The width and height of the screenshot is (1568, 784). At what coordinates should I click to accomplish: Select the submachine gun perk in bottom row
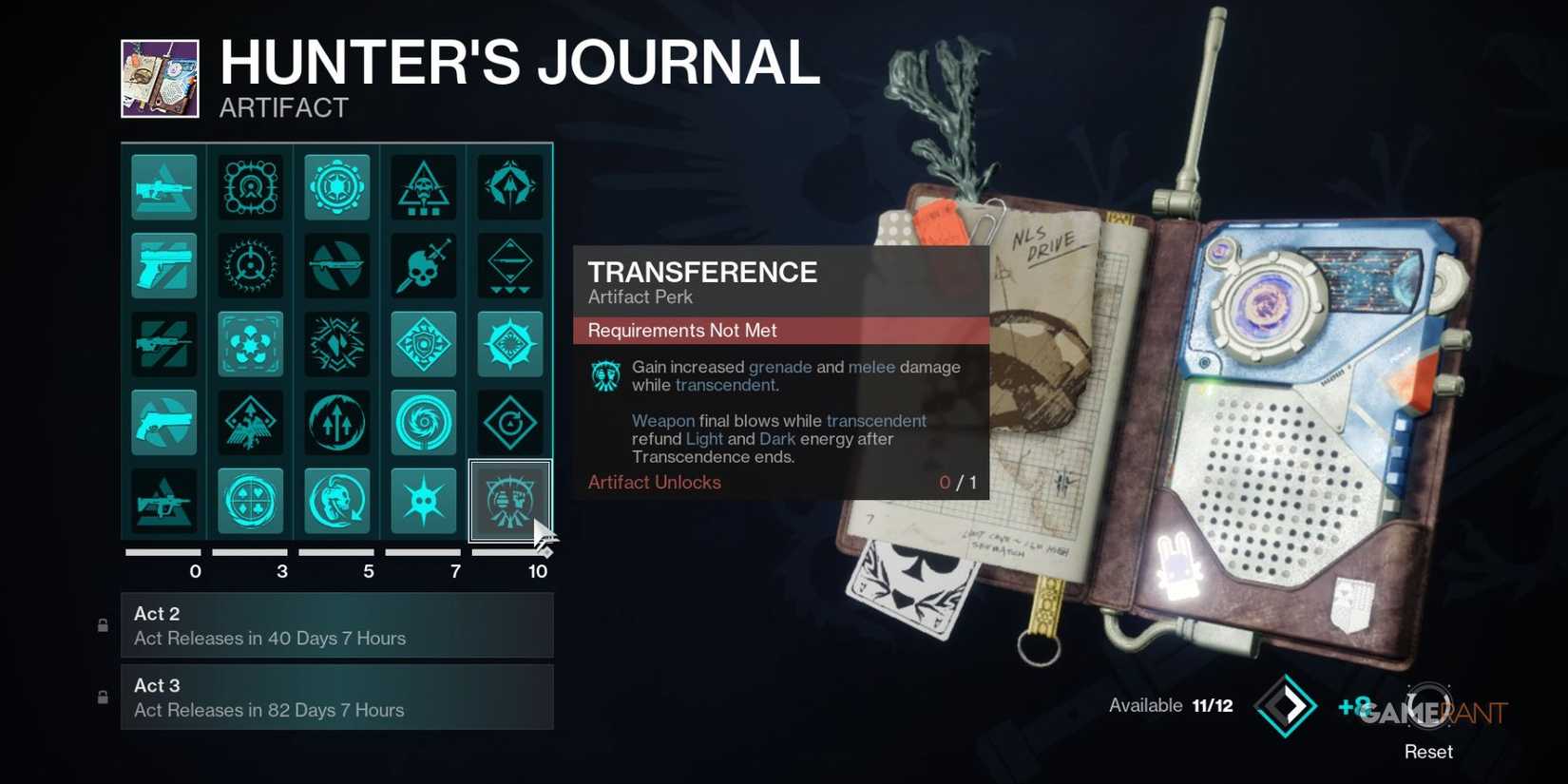pos(163,500)
